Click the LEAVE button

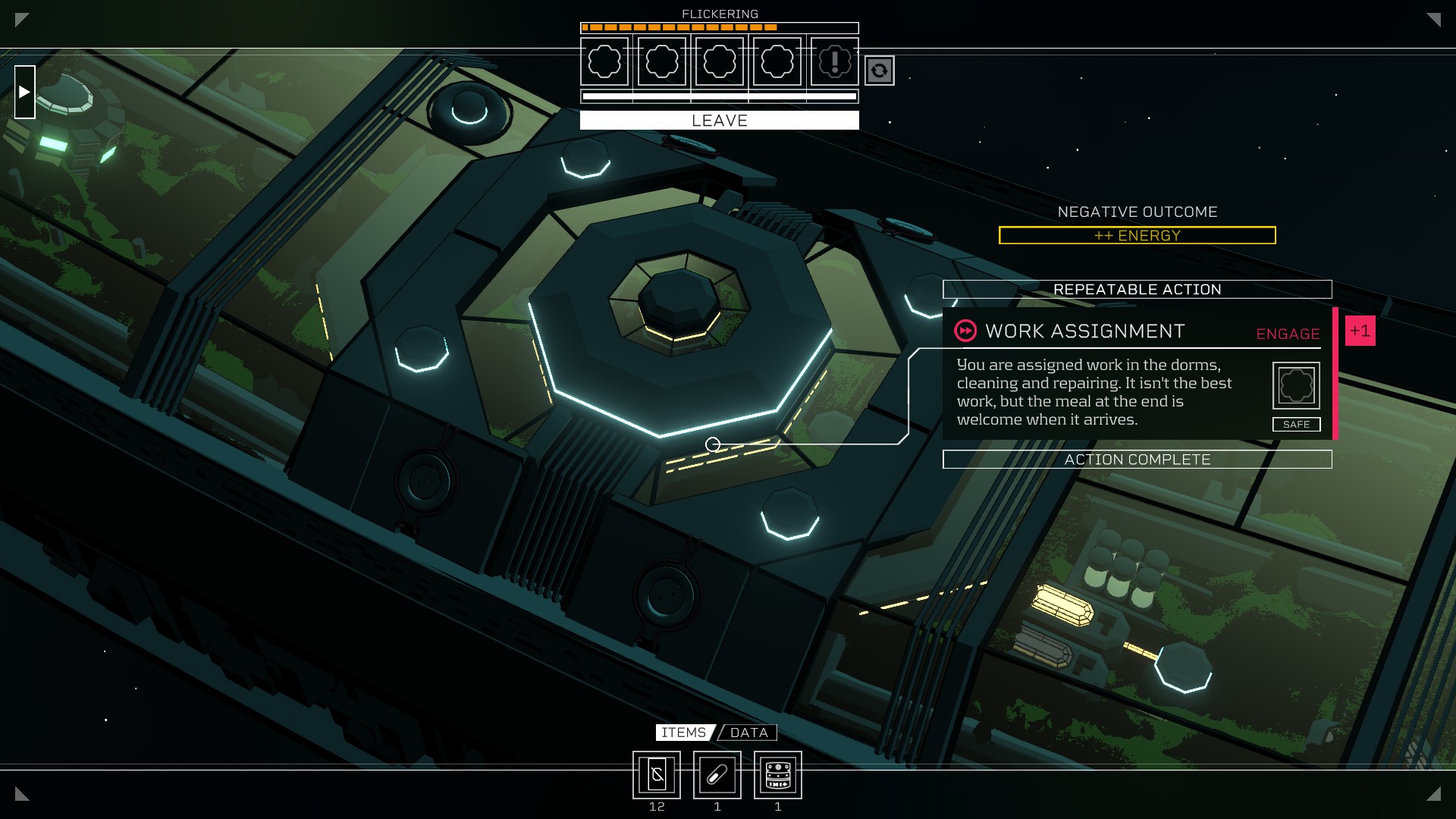(719, 121)
